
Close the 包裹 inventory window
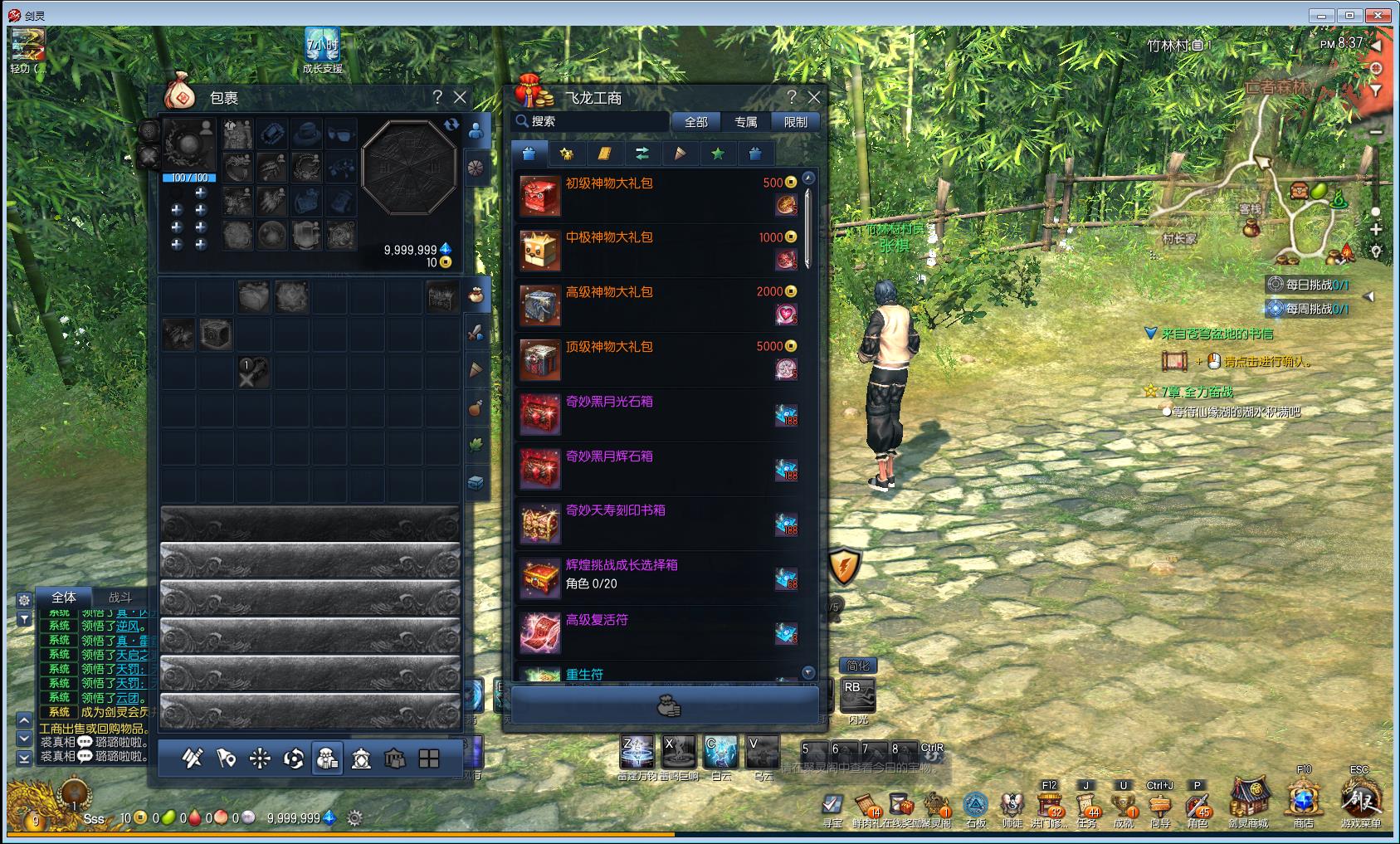click(x=460, y=97)
